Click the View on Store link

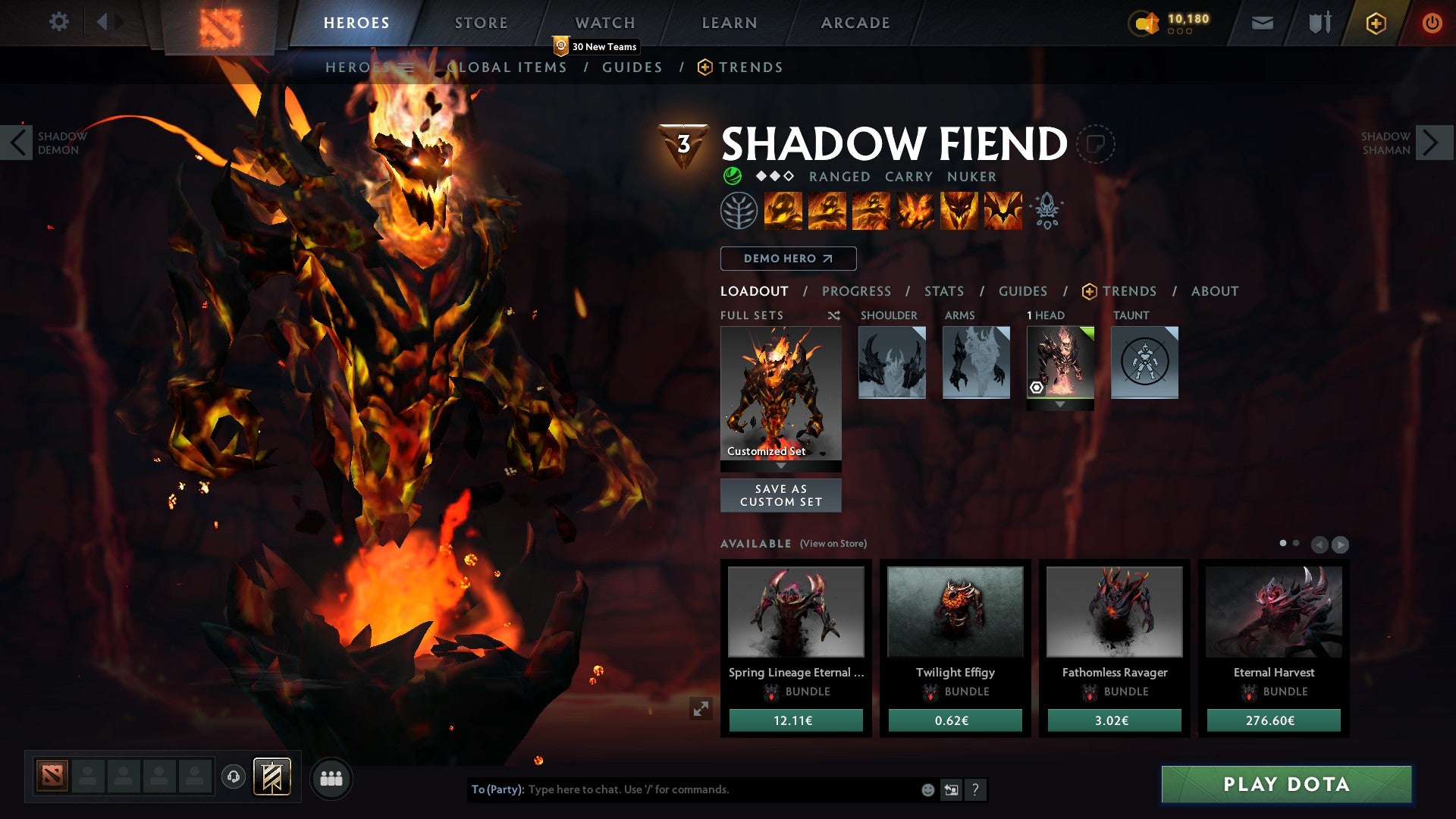pyautogui.click(x=833, y=544)
